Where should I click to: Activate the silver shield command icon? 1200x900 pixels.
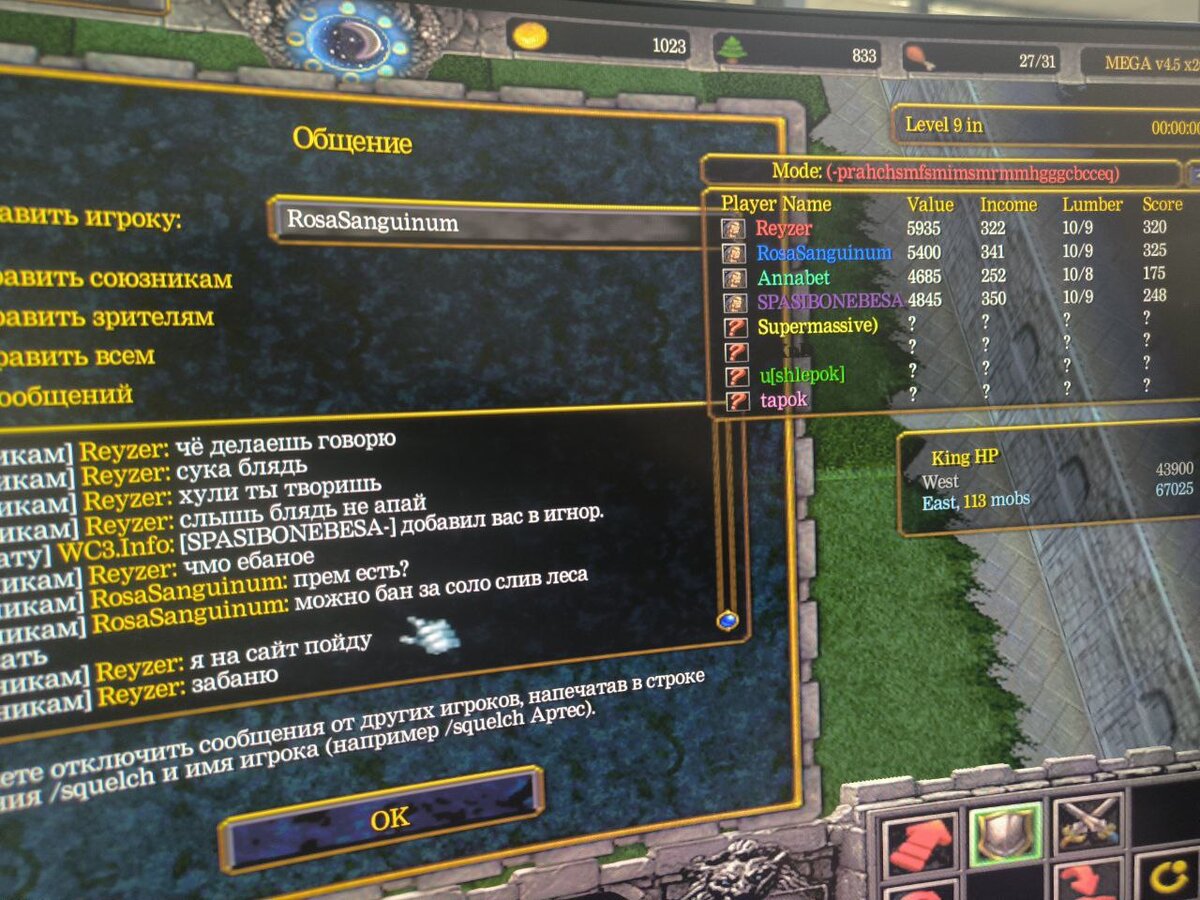(x=1006, y=833)
